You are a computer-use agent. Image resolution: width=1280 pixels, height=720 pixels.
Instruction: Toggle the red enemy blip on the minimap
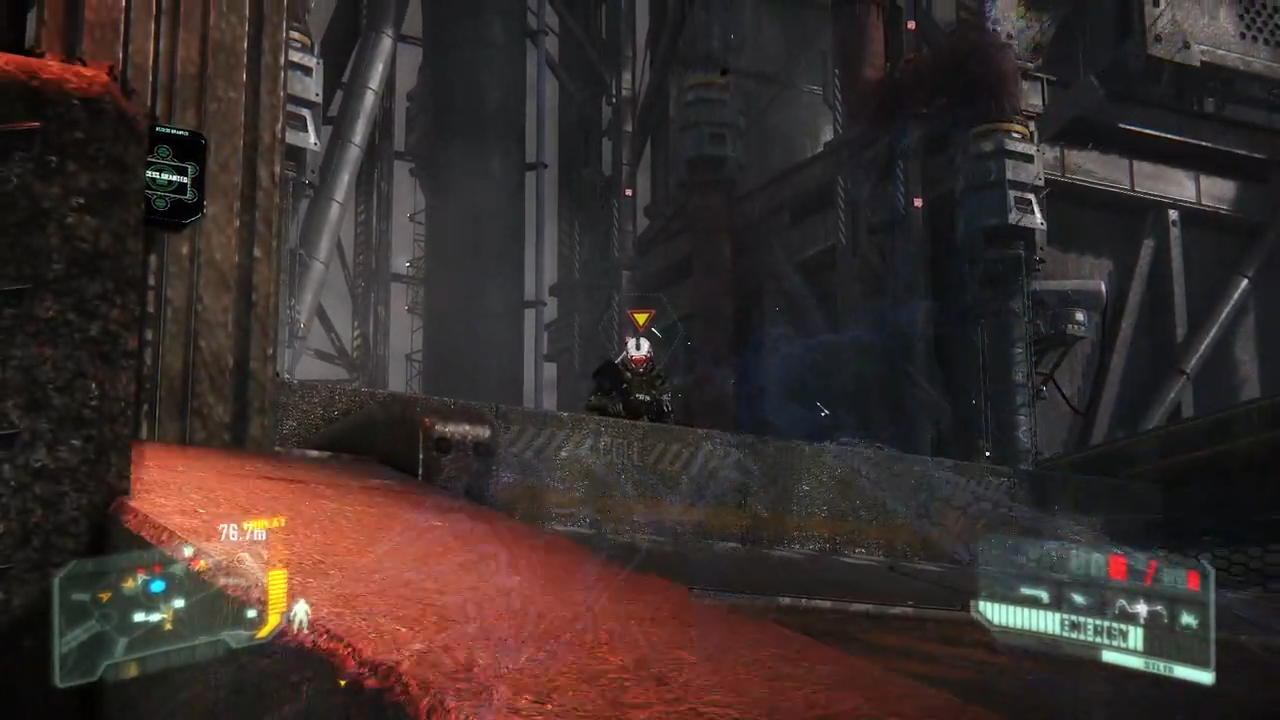click(155, 569)
